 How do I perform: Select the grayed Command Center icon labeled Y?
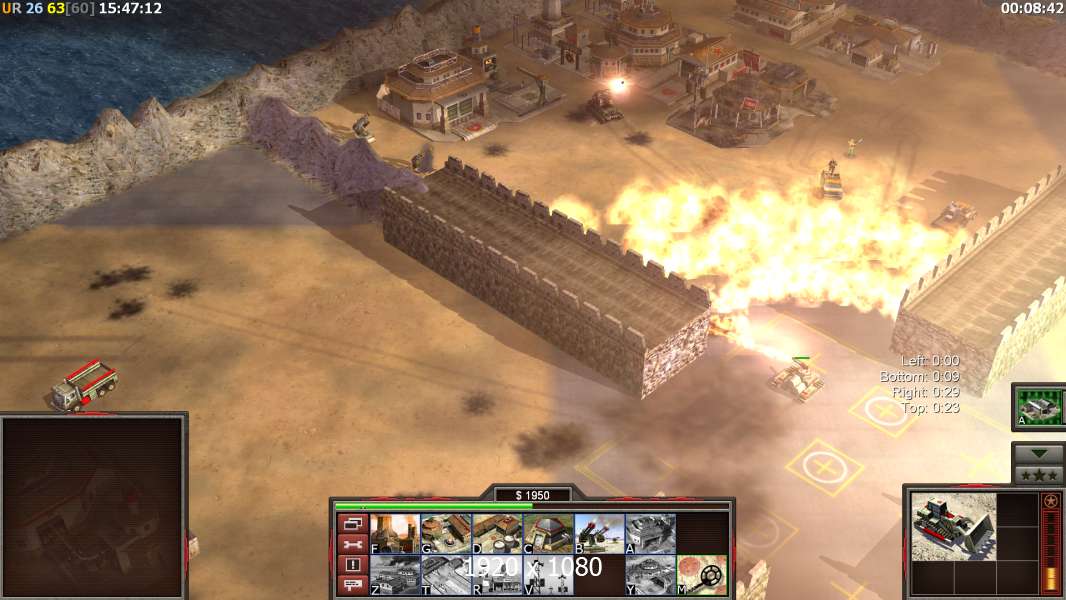click(650, 575)
